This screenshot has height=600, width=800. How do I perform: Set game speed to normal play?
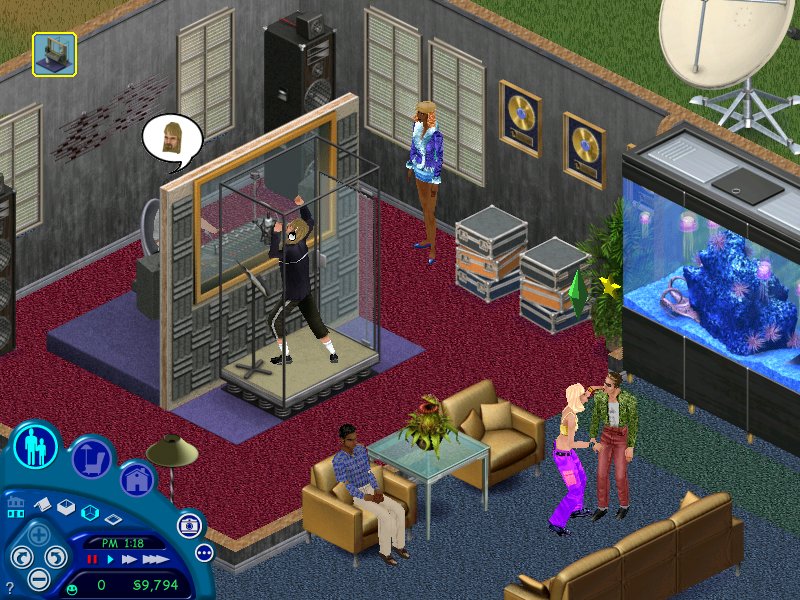tap(109, 559)
